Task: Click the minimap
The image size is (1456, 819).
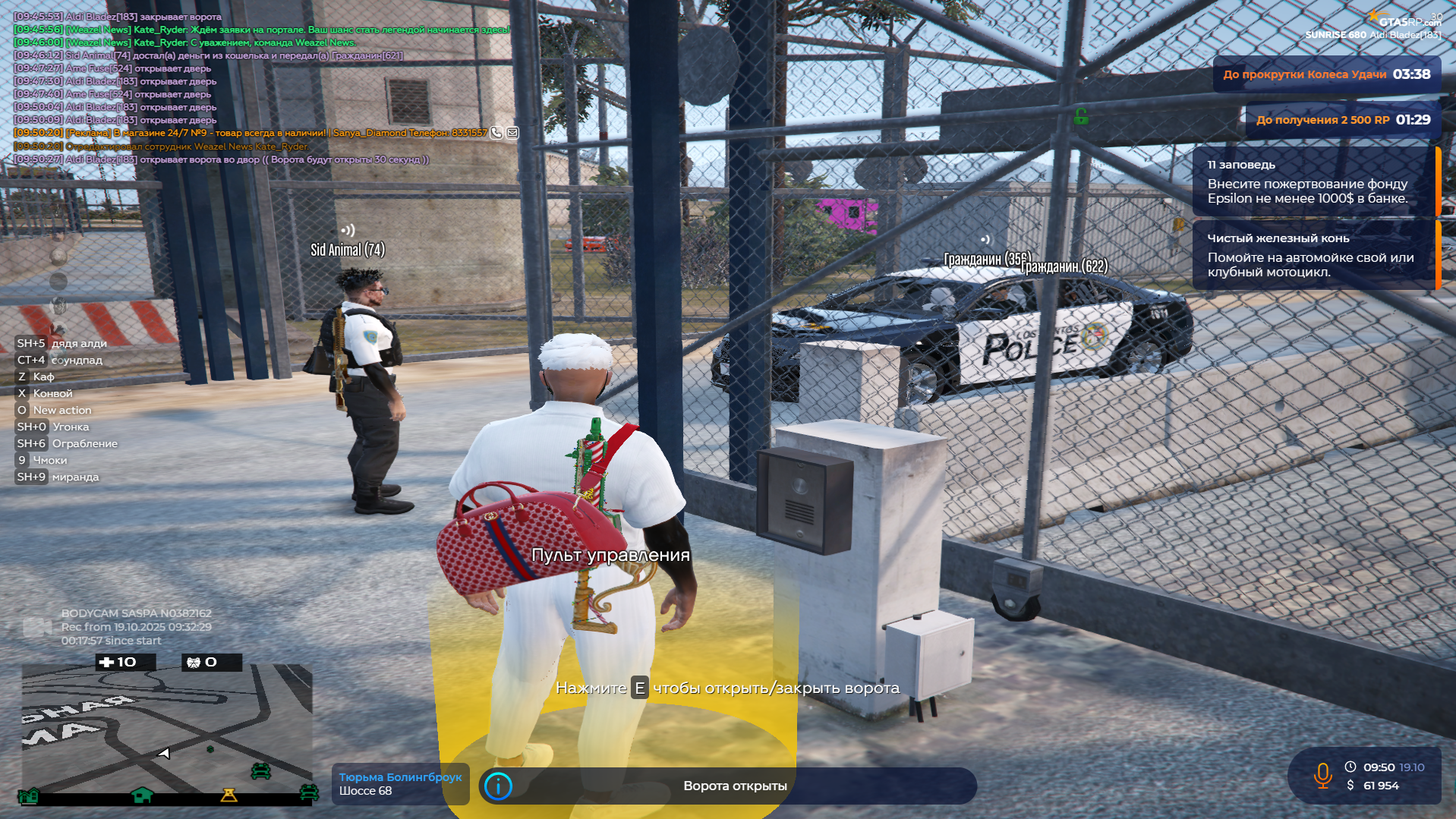Action: point(167,729)
